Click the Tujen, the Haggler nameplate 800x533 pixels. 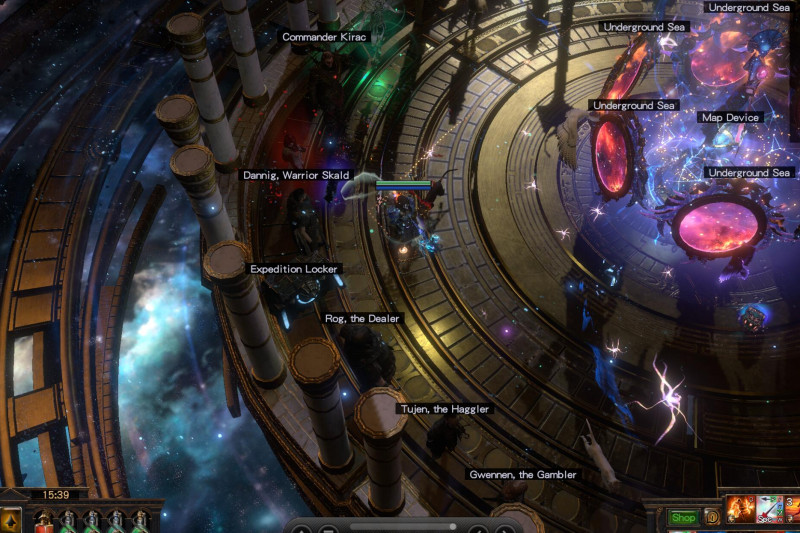click(445, 409)
